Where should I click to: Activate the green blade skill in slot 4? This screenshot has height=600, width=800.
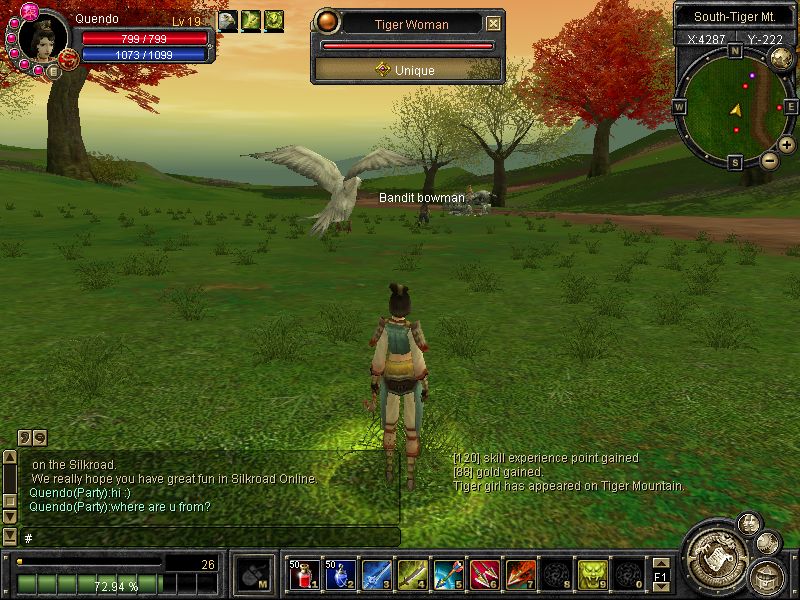pyautogui.click(x=412, y=574)
